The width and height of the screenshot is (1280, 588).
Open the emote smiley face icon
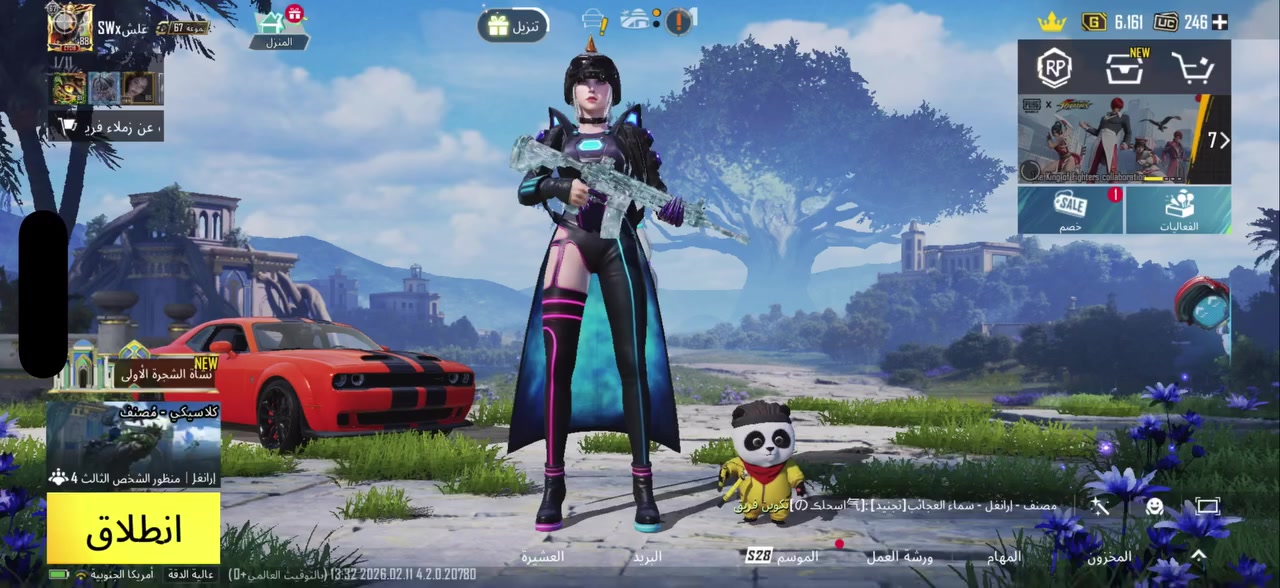pos(1154,507)
